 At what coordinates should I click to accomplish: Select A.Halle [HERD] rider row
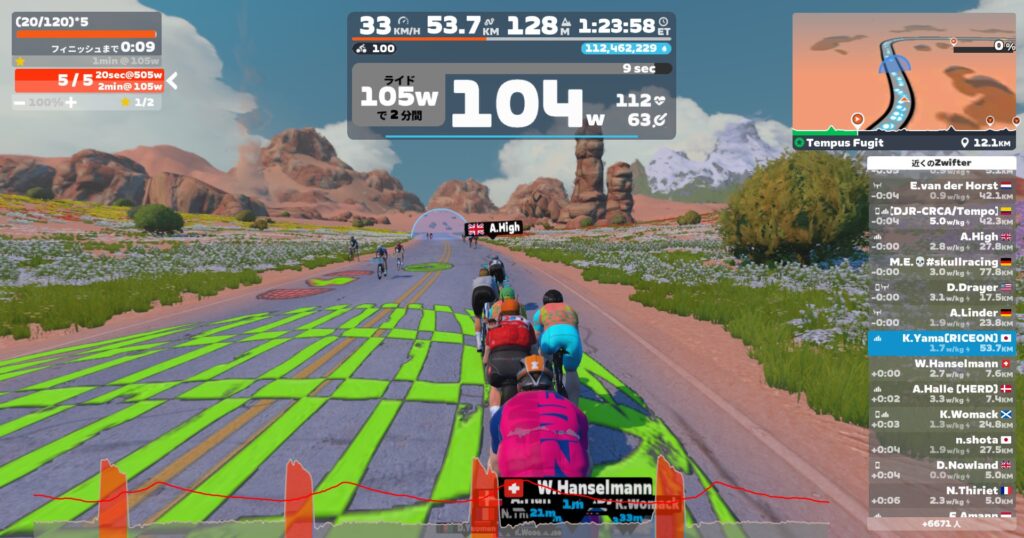(941, 394)
